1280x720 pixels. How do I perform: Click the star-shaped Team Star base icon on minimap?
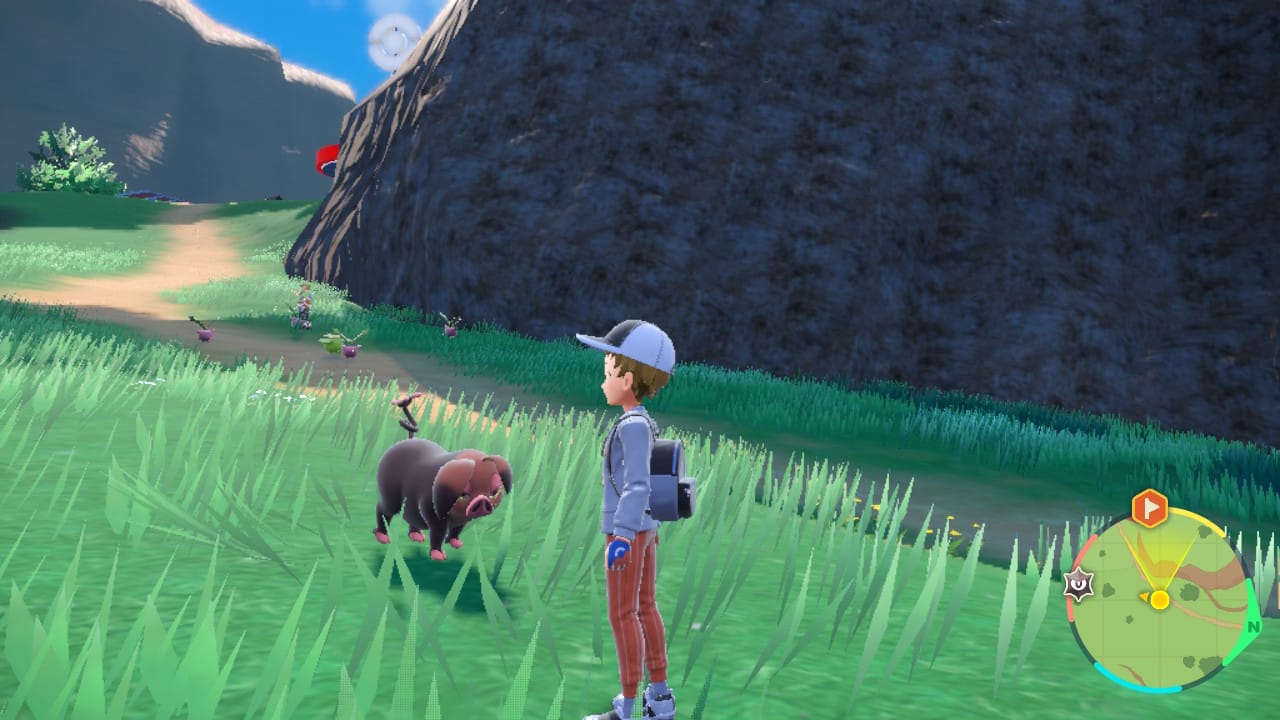tap(1078, 585)
